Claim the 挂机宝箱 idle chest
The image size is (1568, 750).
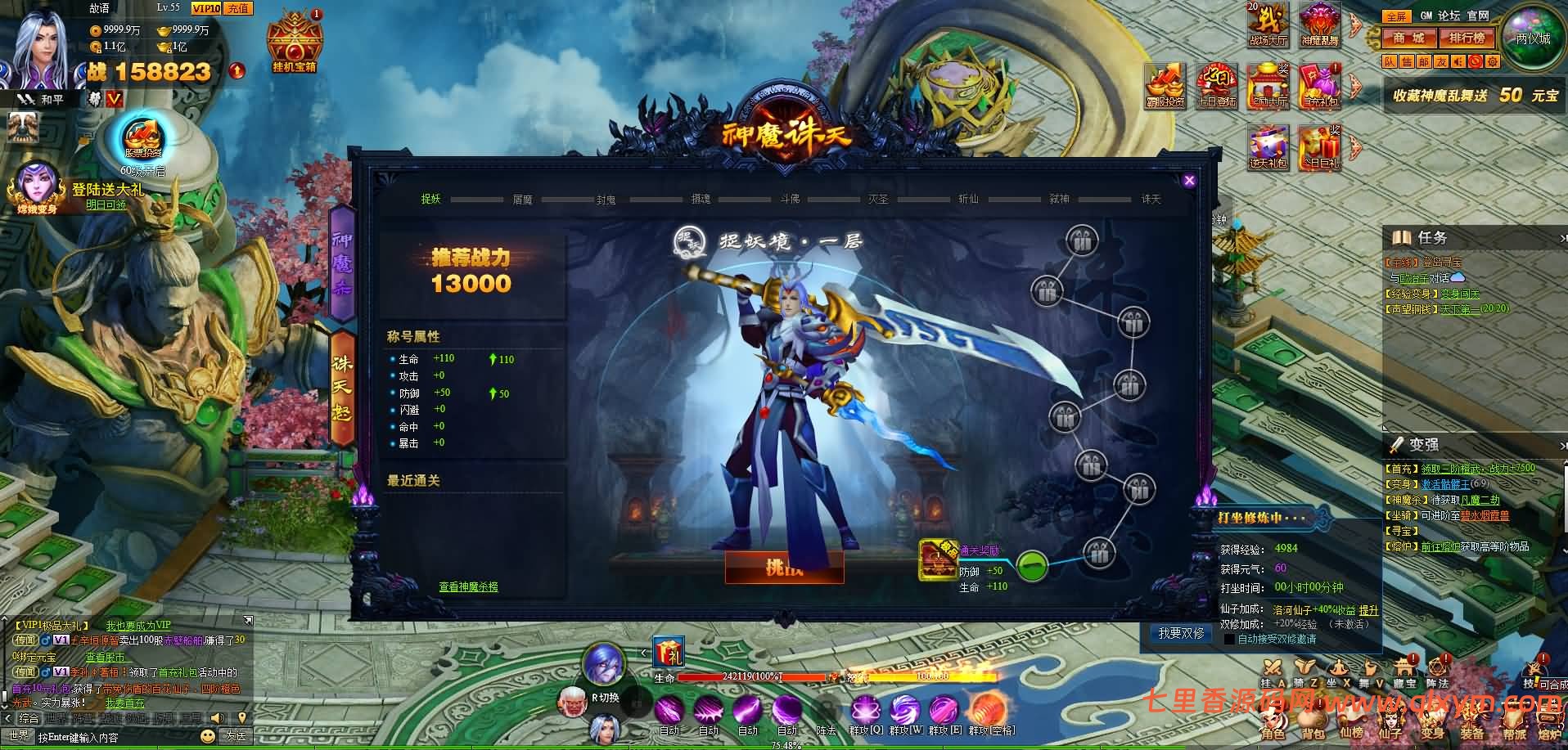295,41
